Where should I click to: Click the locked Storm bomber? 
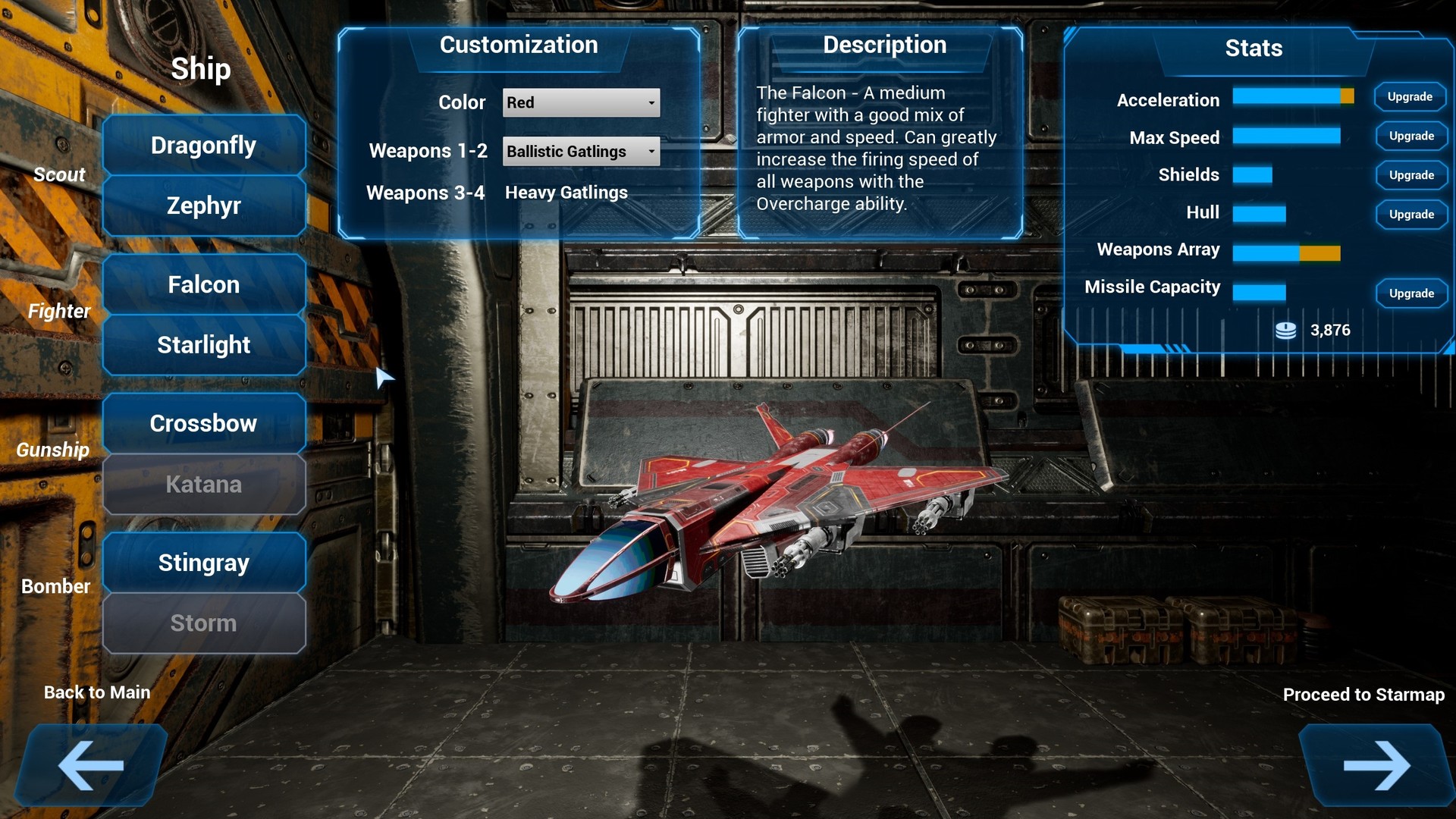coord(203,623)
